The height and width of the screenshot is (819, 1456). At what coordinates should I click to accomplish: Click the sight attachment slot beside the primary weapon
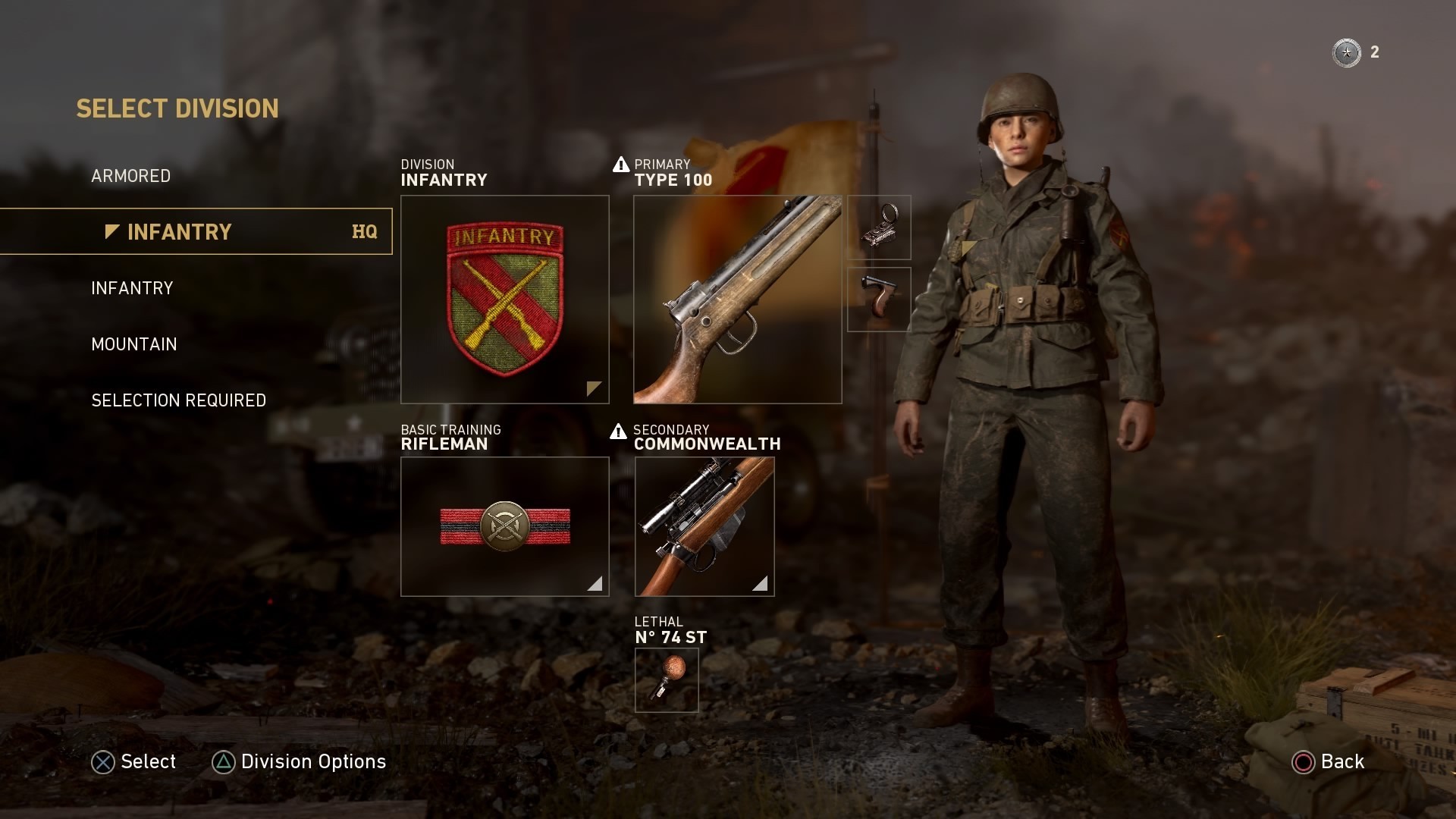pyautogui.click(x=879, y=227)
